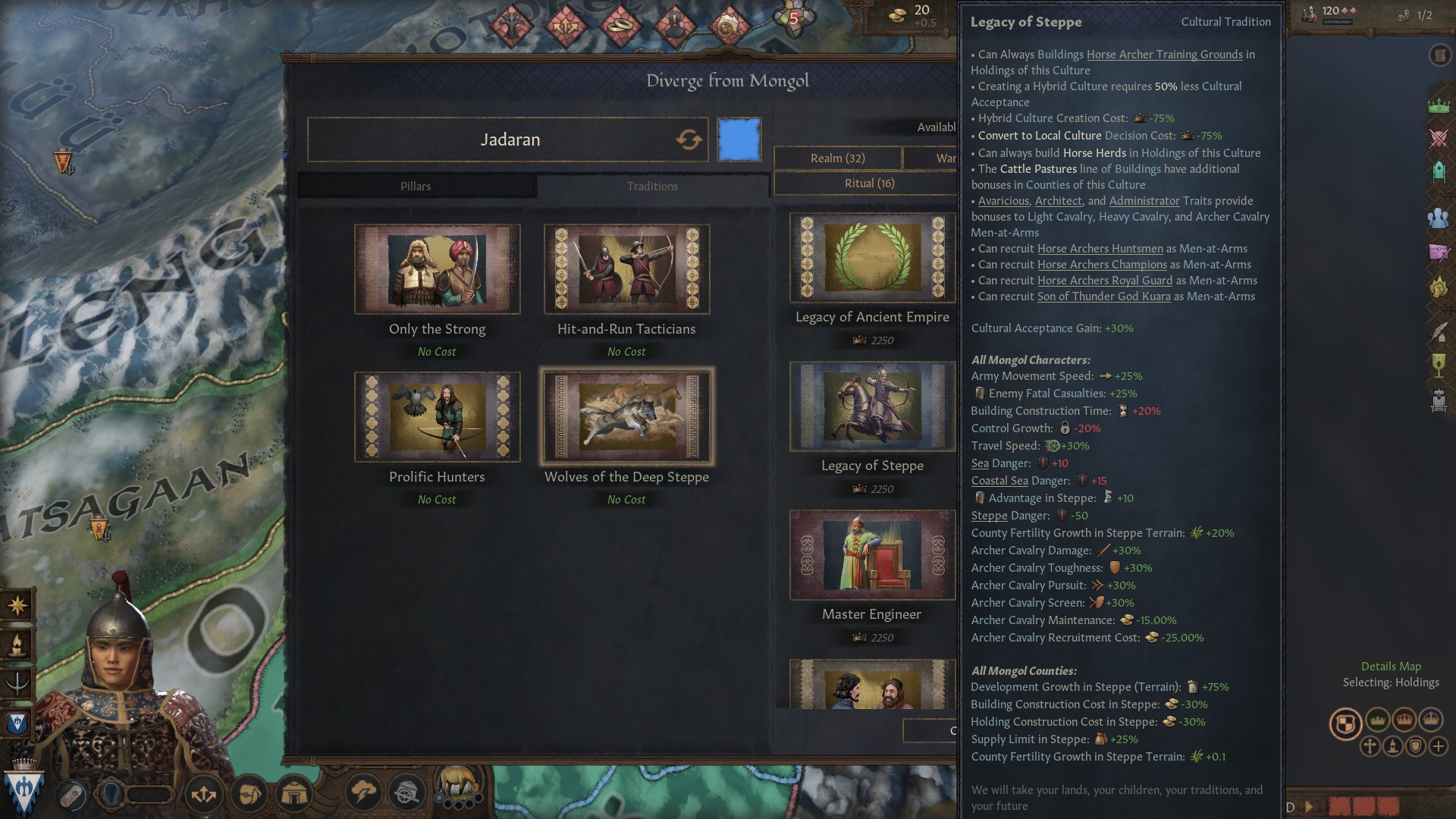1456x819 pixels.
Task: Open the Horse Archer Training Grounds link
Action: pos(1164,55)
